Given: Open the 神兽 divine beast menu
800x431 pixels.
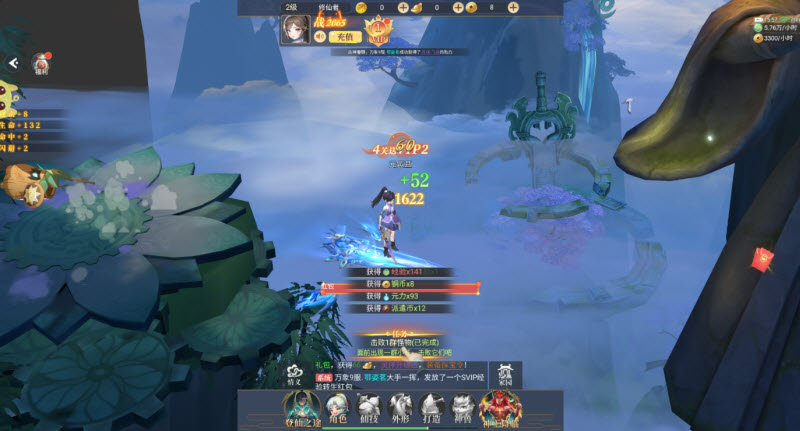Looking at the screenshot, I should [462, 407].
